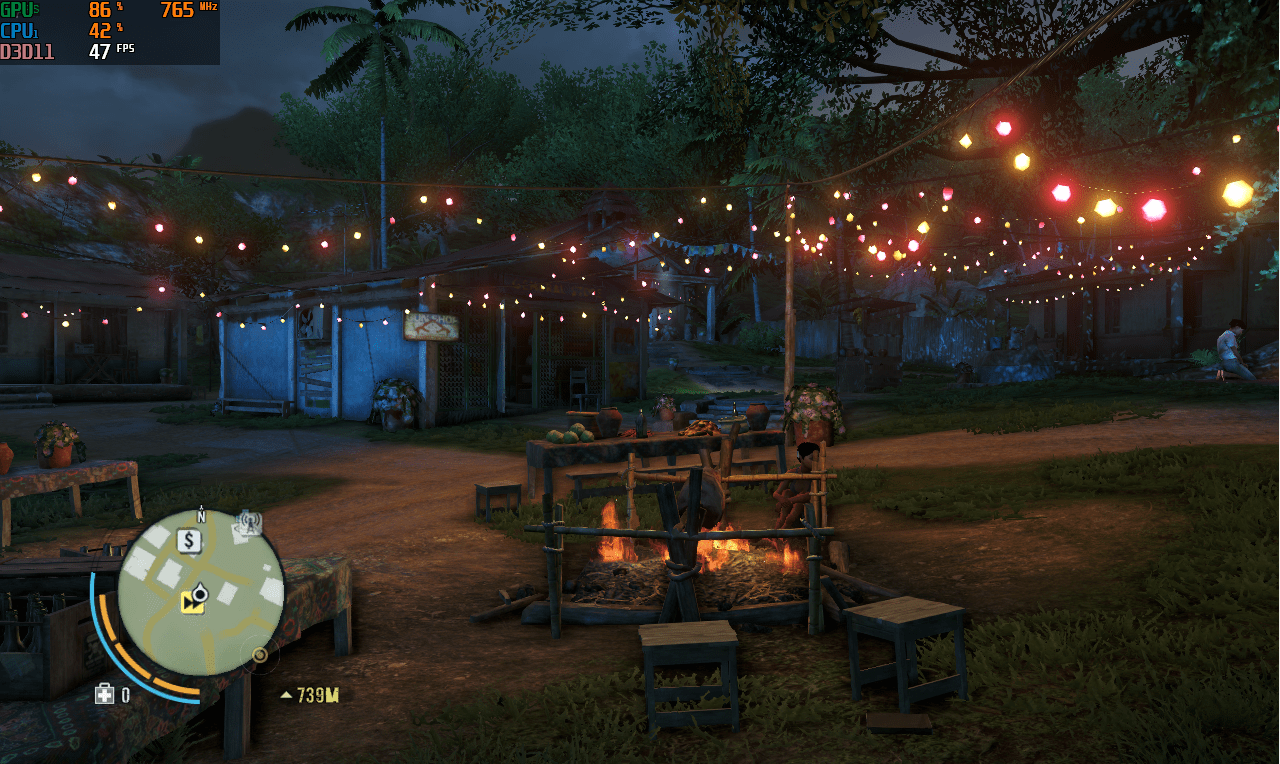Select the yellow fast-travel marker on minimap
Screen dimensions: 1280x764
[191, 602]
